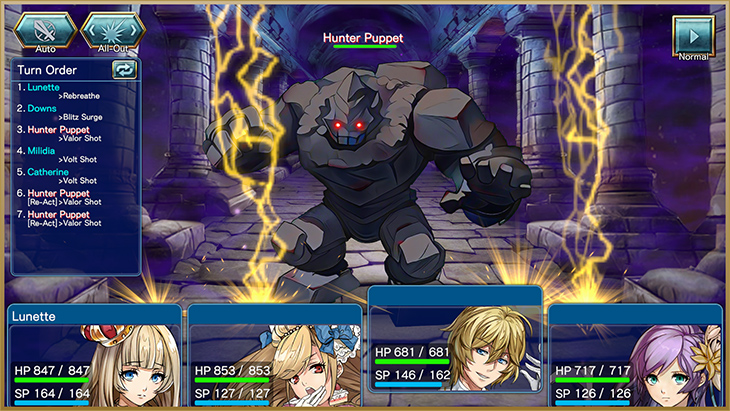Image resolution: width=730 pixels, height=411 pixels.
Task: Select Lunette's character panel
Action: coord(96,357)
